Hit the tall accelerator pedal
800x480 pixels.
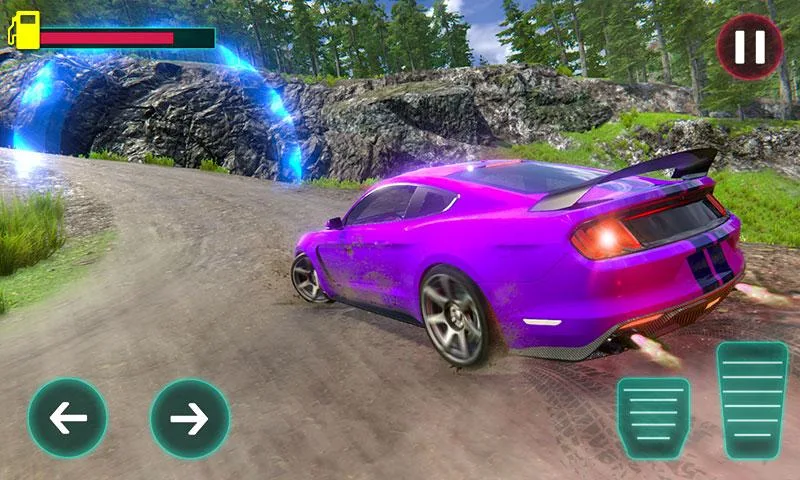(x=752, y=399)
